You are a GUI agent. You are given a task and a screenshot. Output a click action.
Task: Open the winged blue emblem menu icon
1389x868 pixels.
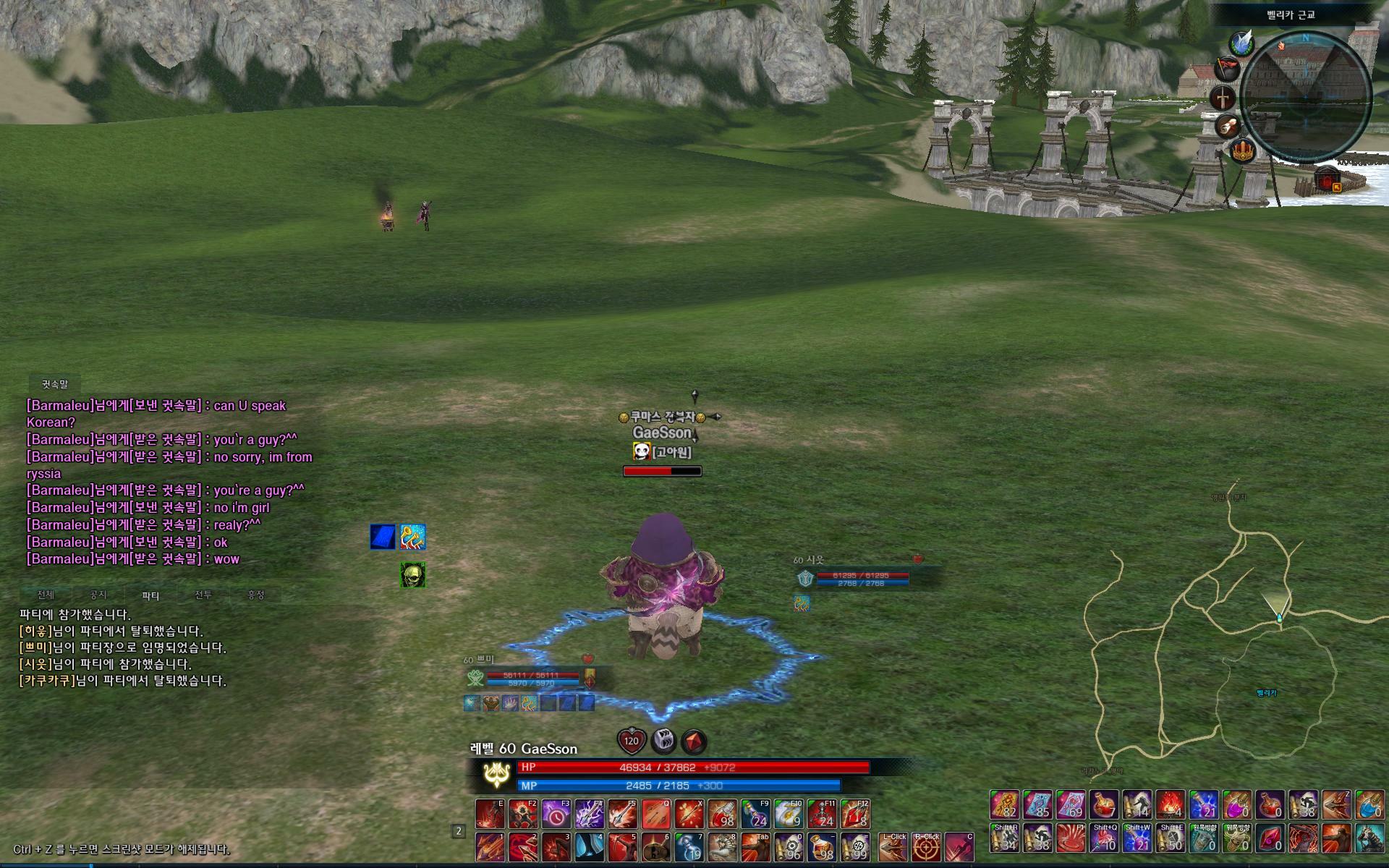1242,43
